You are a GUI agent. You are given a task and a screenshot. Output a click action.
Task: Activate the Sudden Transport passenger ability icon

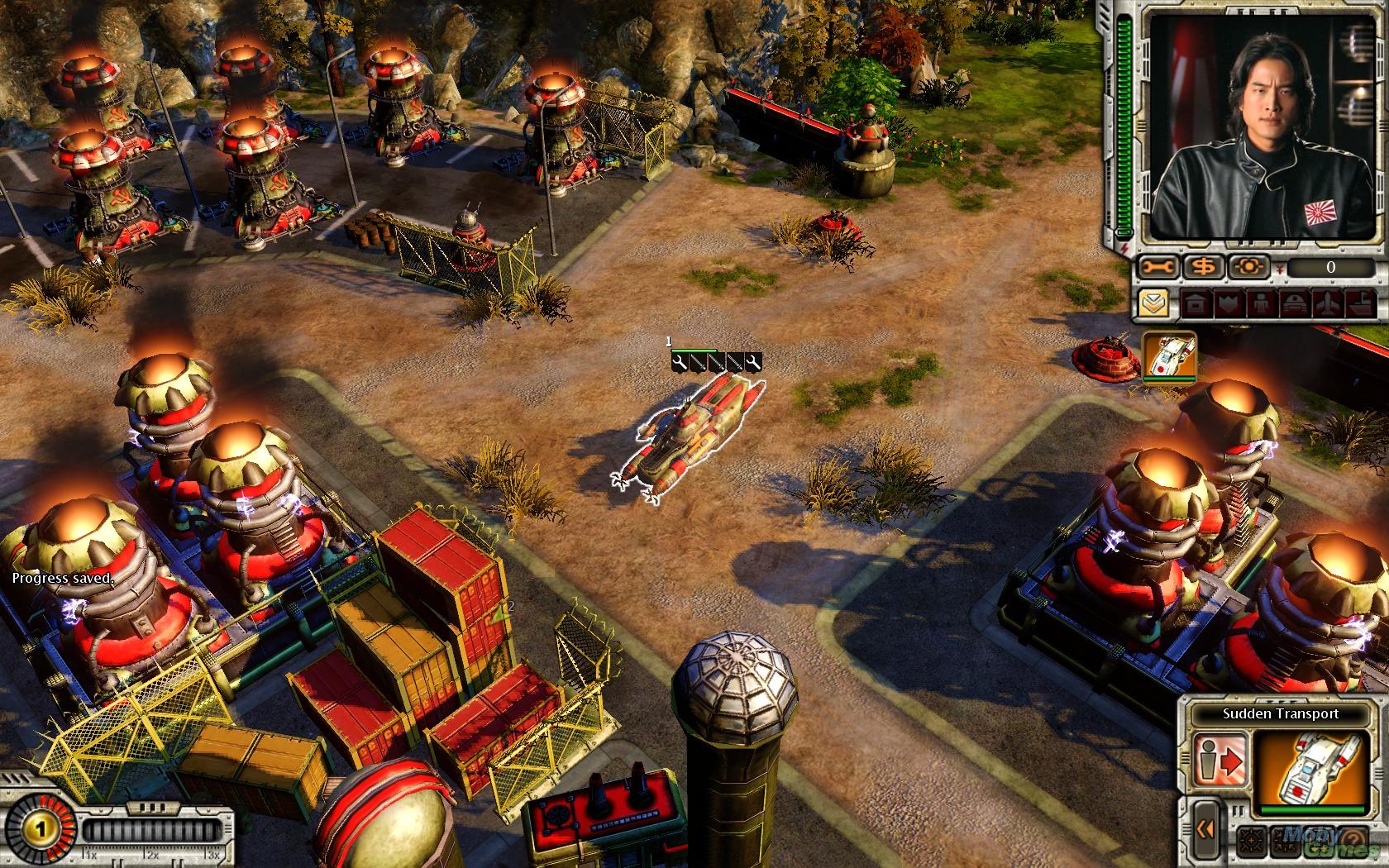[x=1222, y=759]
